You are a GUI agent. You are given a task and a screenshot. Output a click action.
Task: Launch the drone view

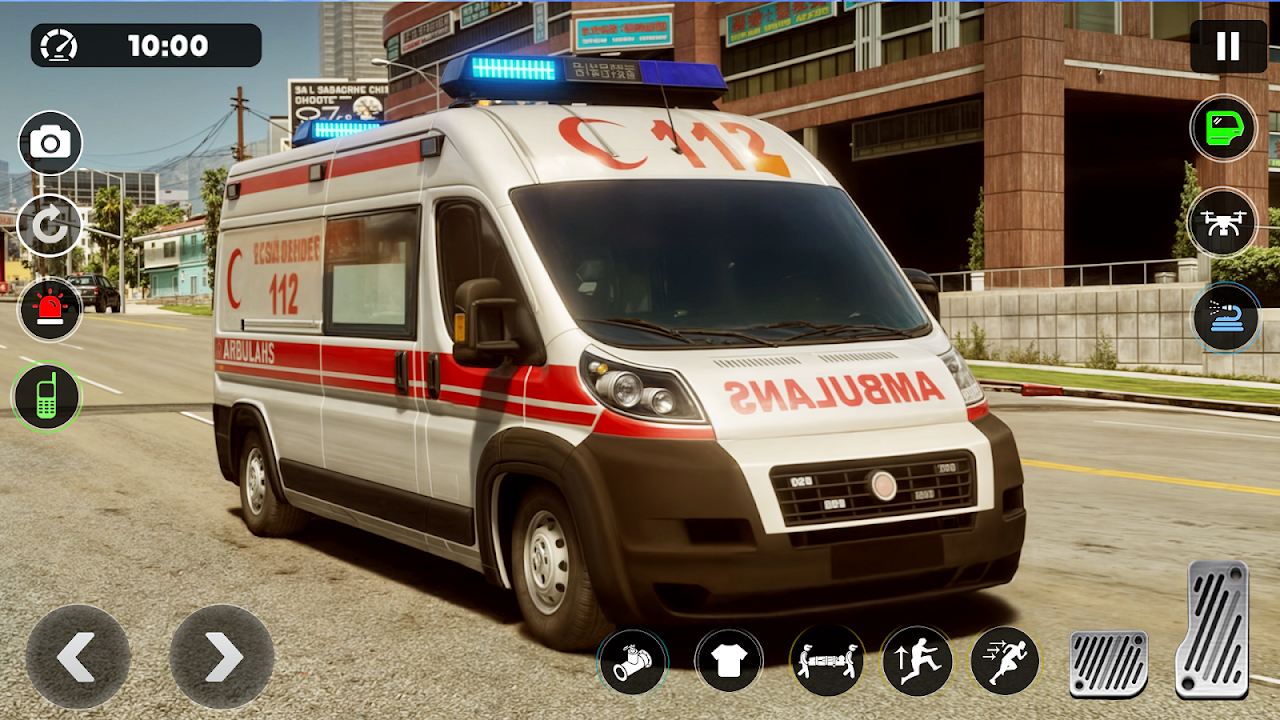point(1223,221)
